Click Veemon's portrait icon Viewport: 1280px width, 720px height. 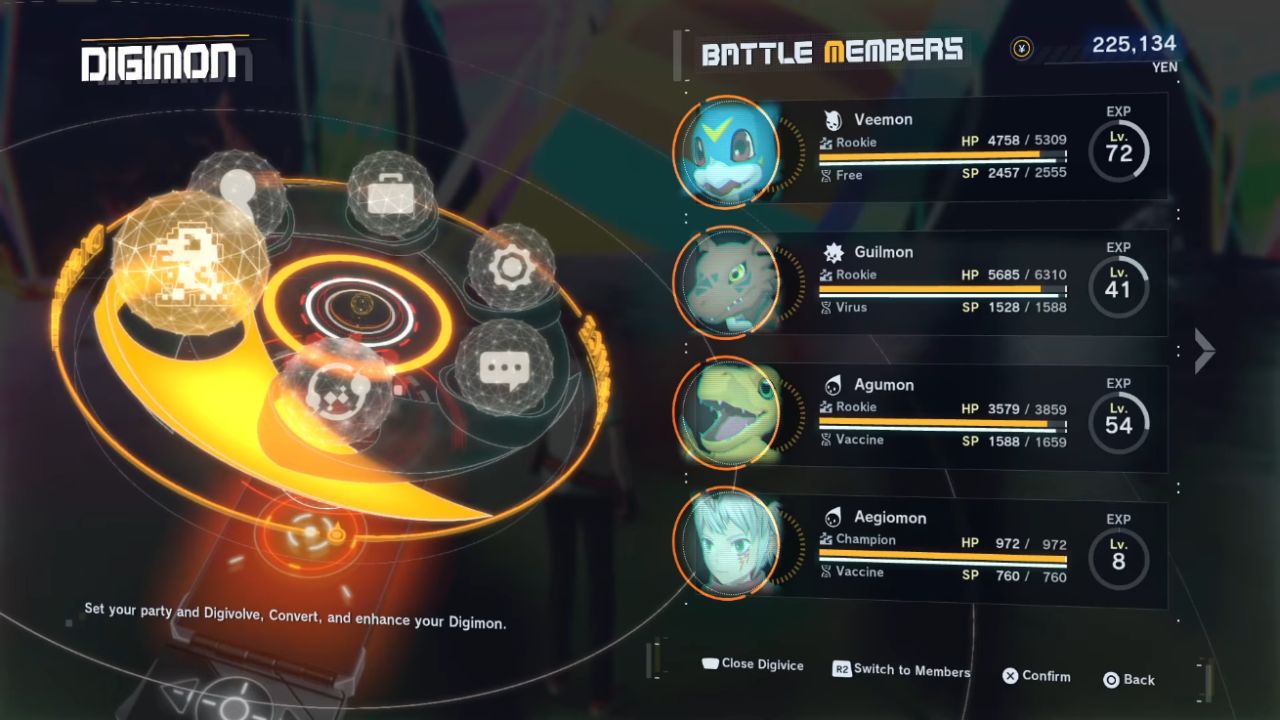click(726, 151)
